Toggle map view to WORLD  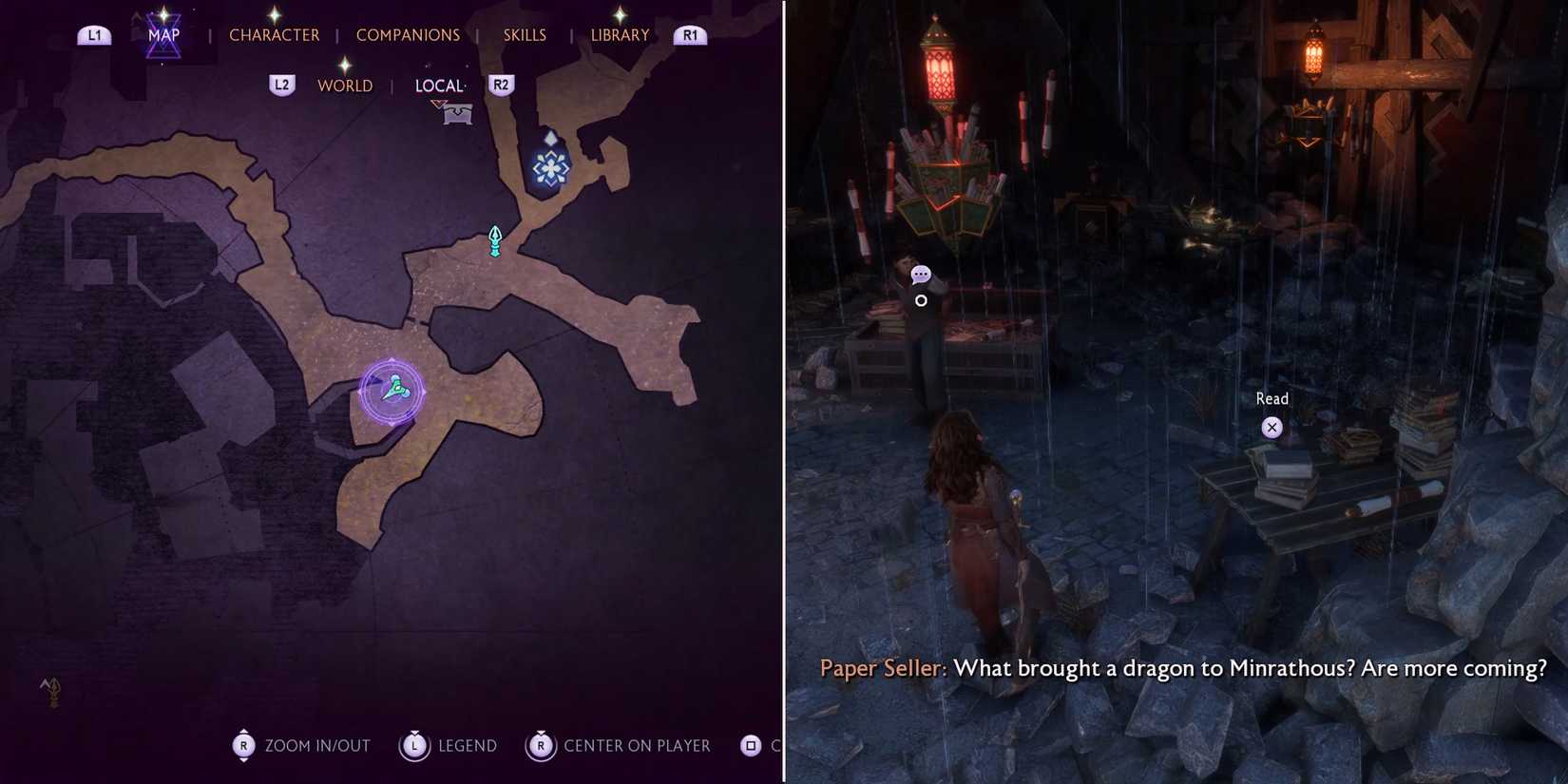click(344, 85)
